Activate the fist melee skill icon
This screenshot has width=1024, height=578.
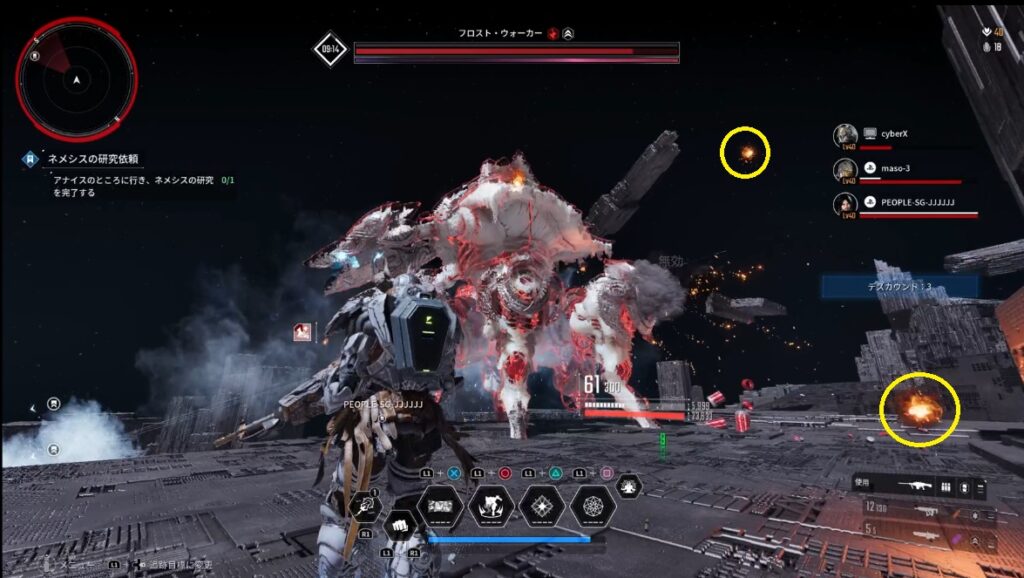click(x=399, y=525)
